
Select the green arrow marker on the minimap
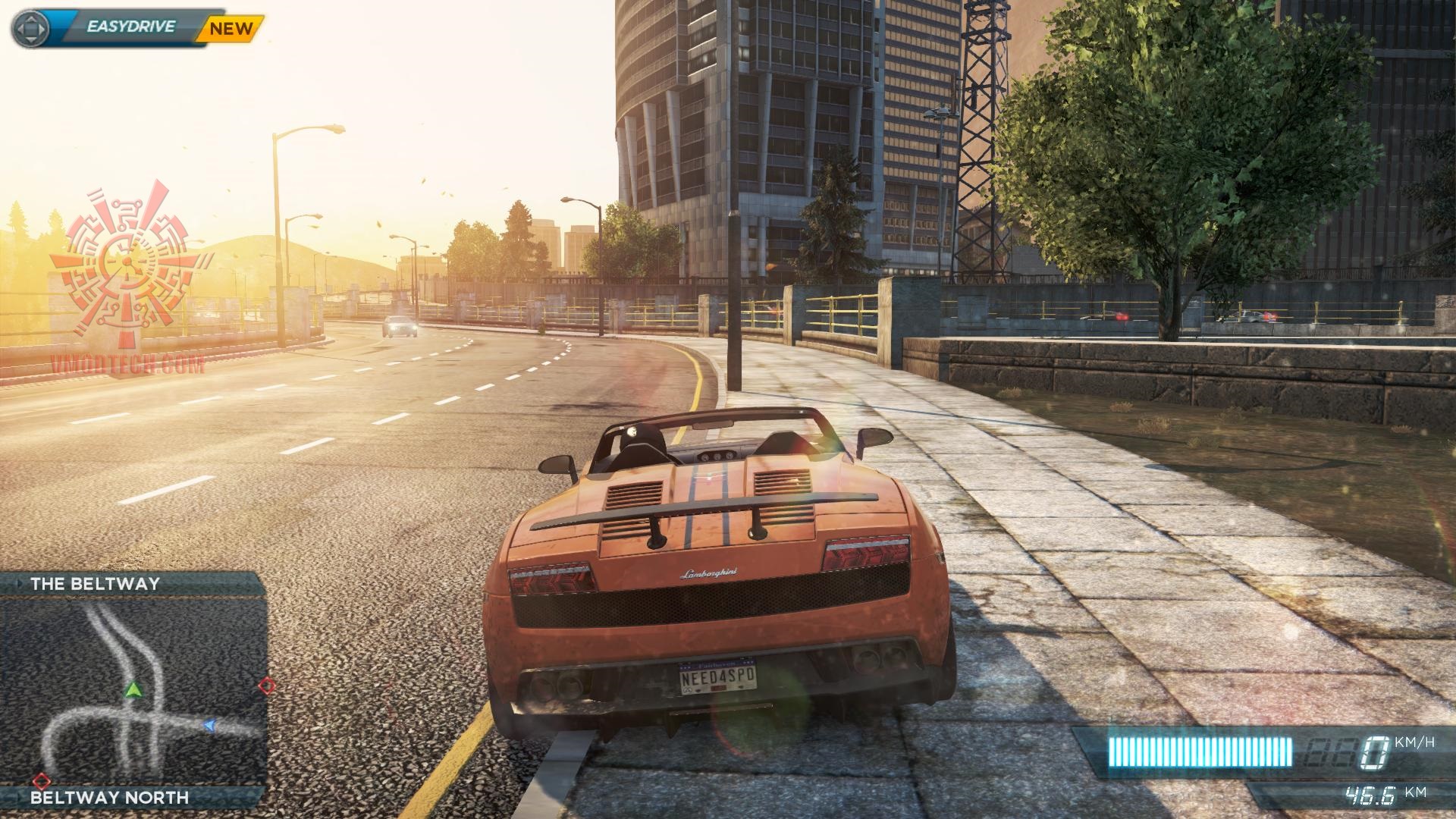(134, 689)
